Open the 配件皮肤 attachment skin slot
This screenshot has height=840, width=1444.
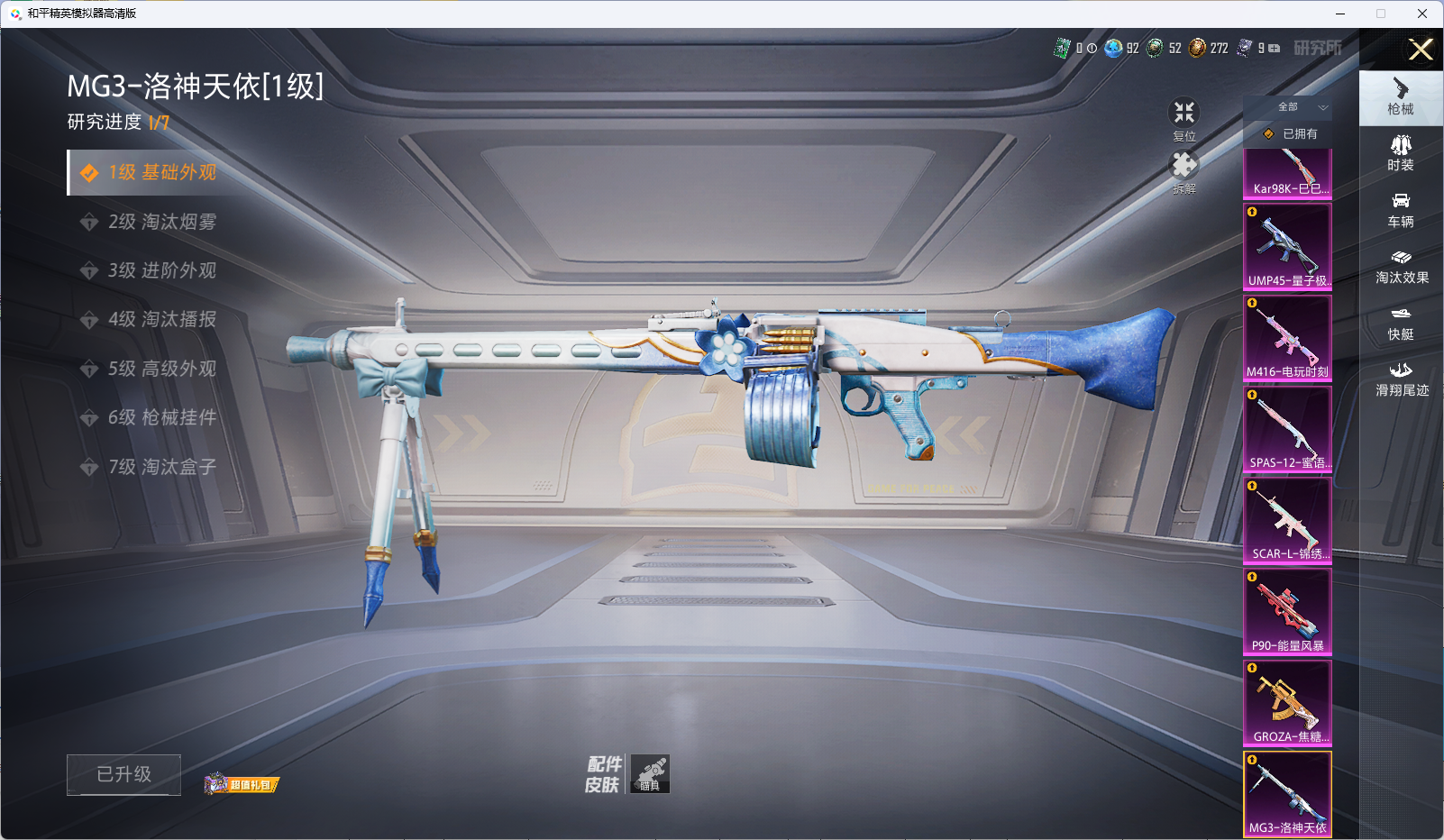click(649, 774)
